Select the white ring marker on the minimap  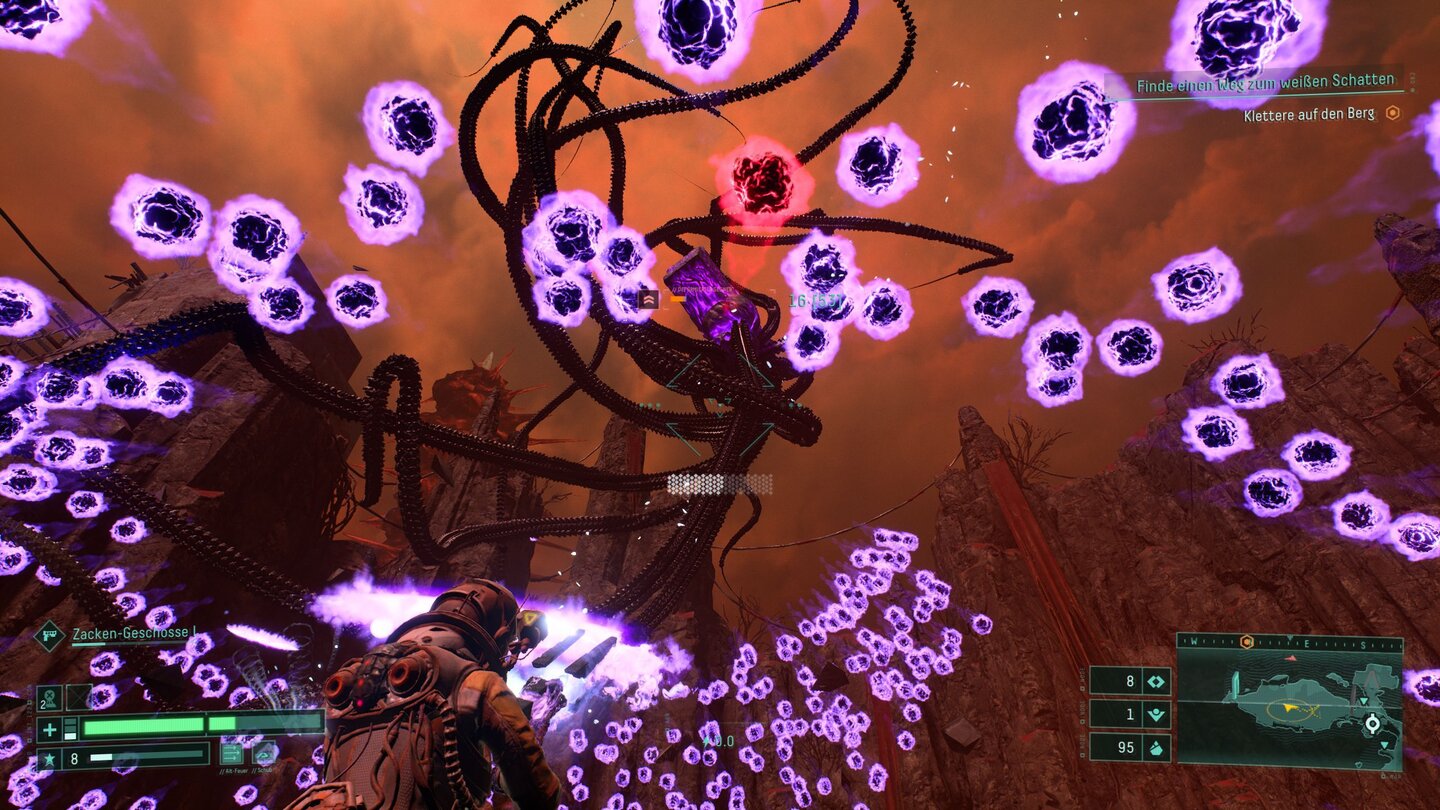1372,723
